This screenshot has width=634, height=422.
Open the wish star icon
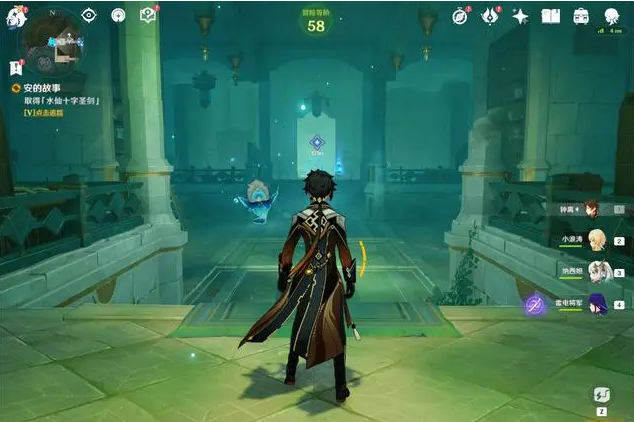[520, 15]
